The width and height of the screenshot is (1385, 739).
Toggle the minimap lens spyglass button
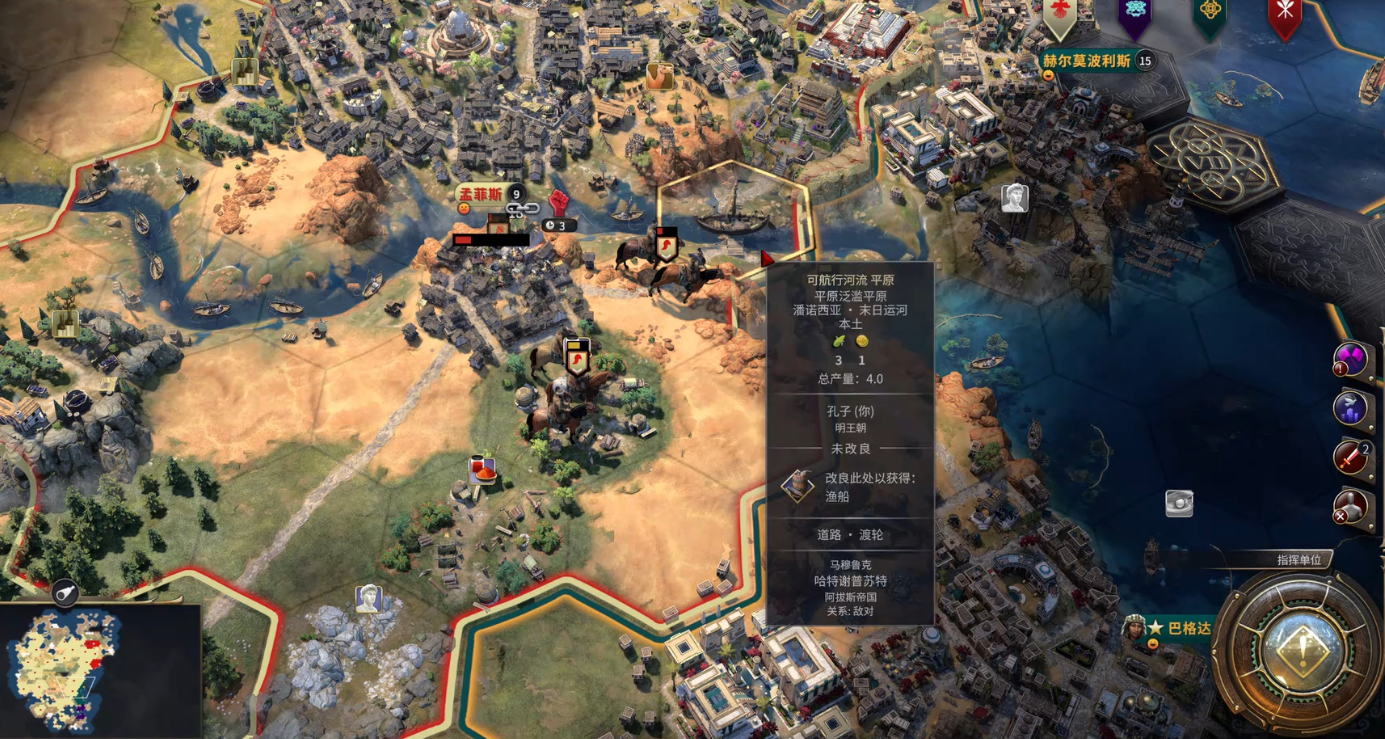[65, 593]
